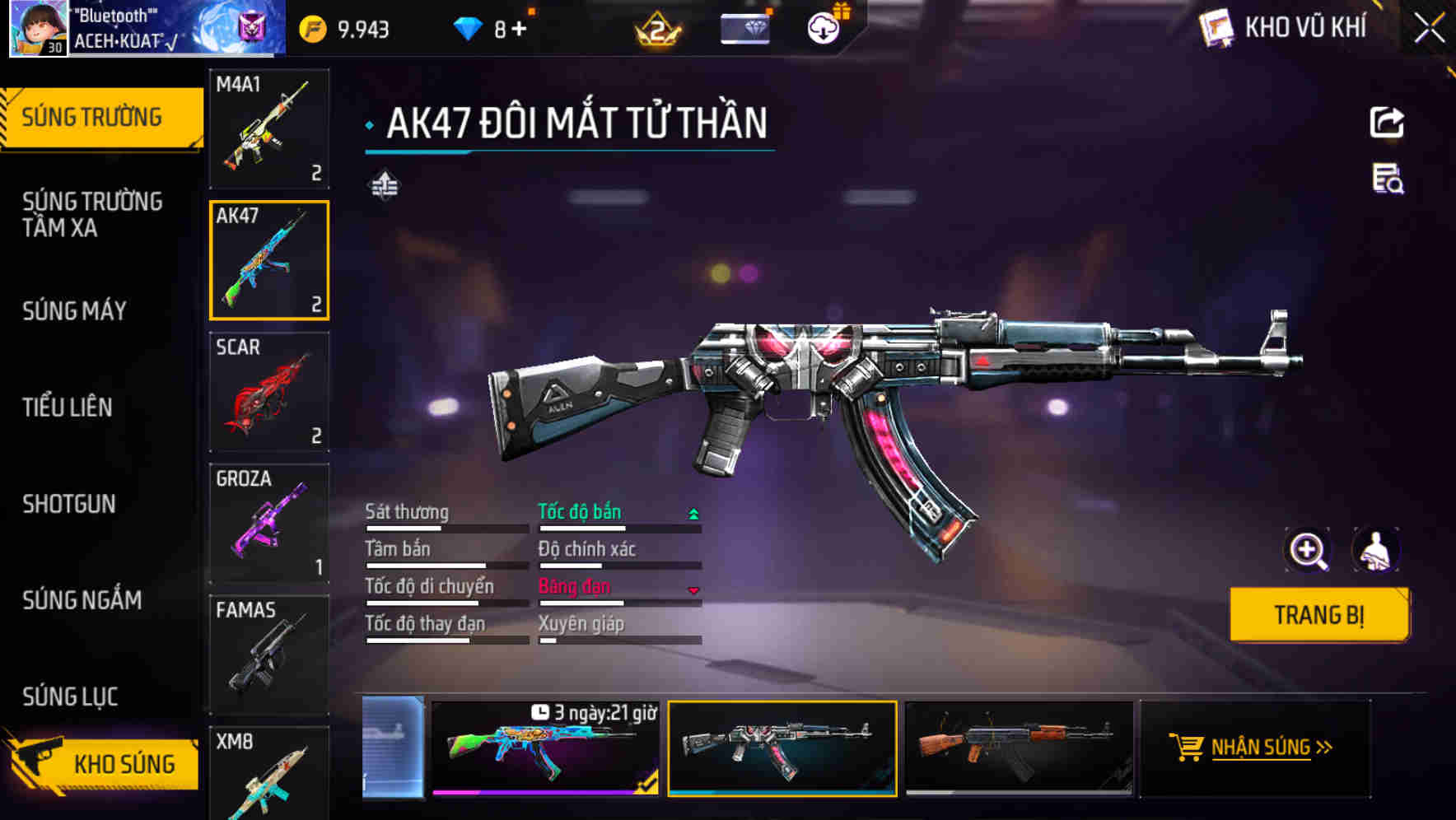Image resolution: width=1456 pixels, height=820 pixels.
Task: Open the SÚNG MÁY category
Action: click(74, 311)
